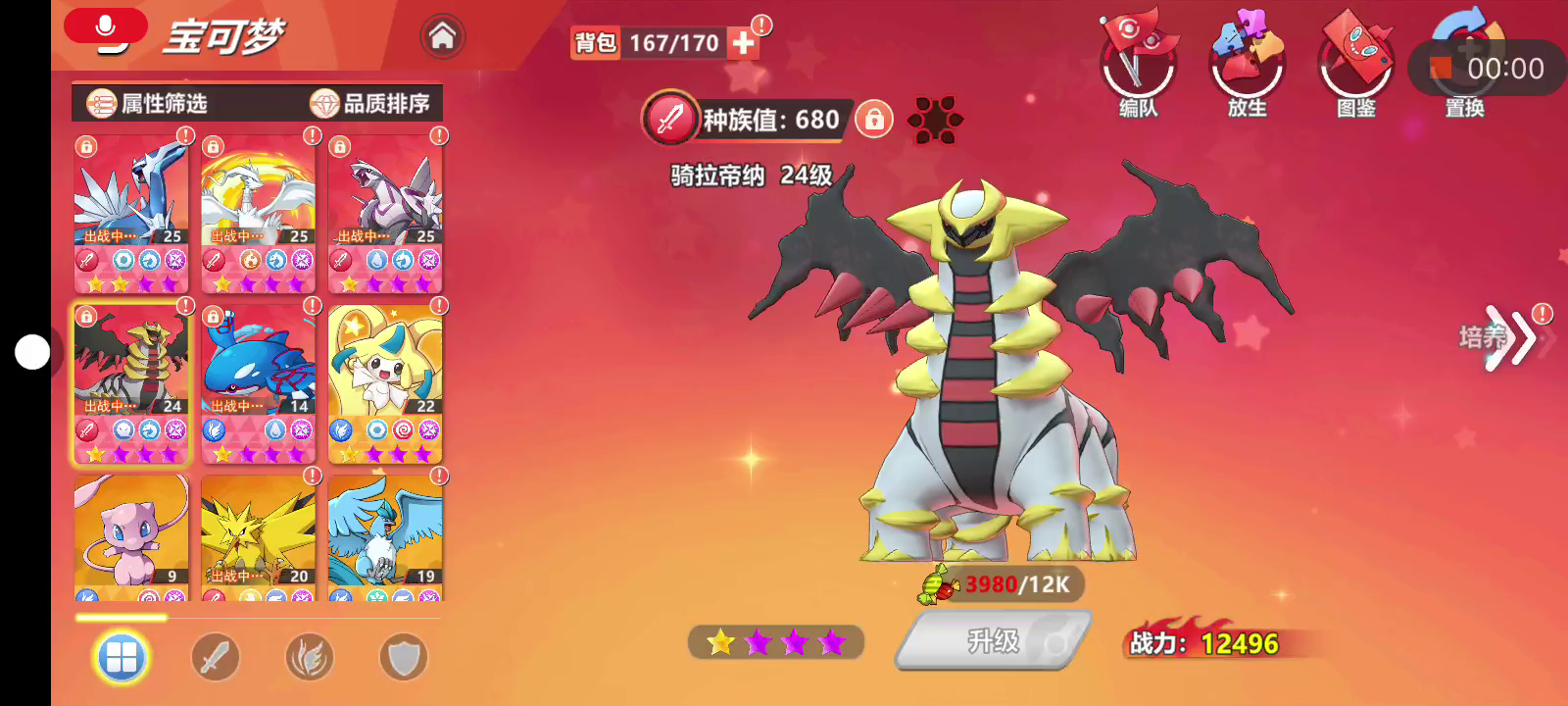Open the 属性筛选 attribute filter

coord(148,103)
